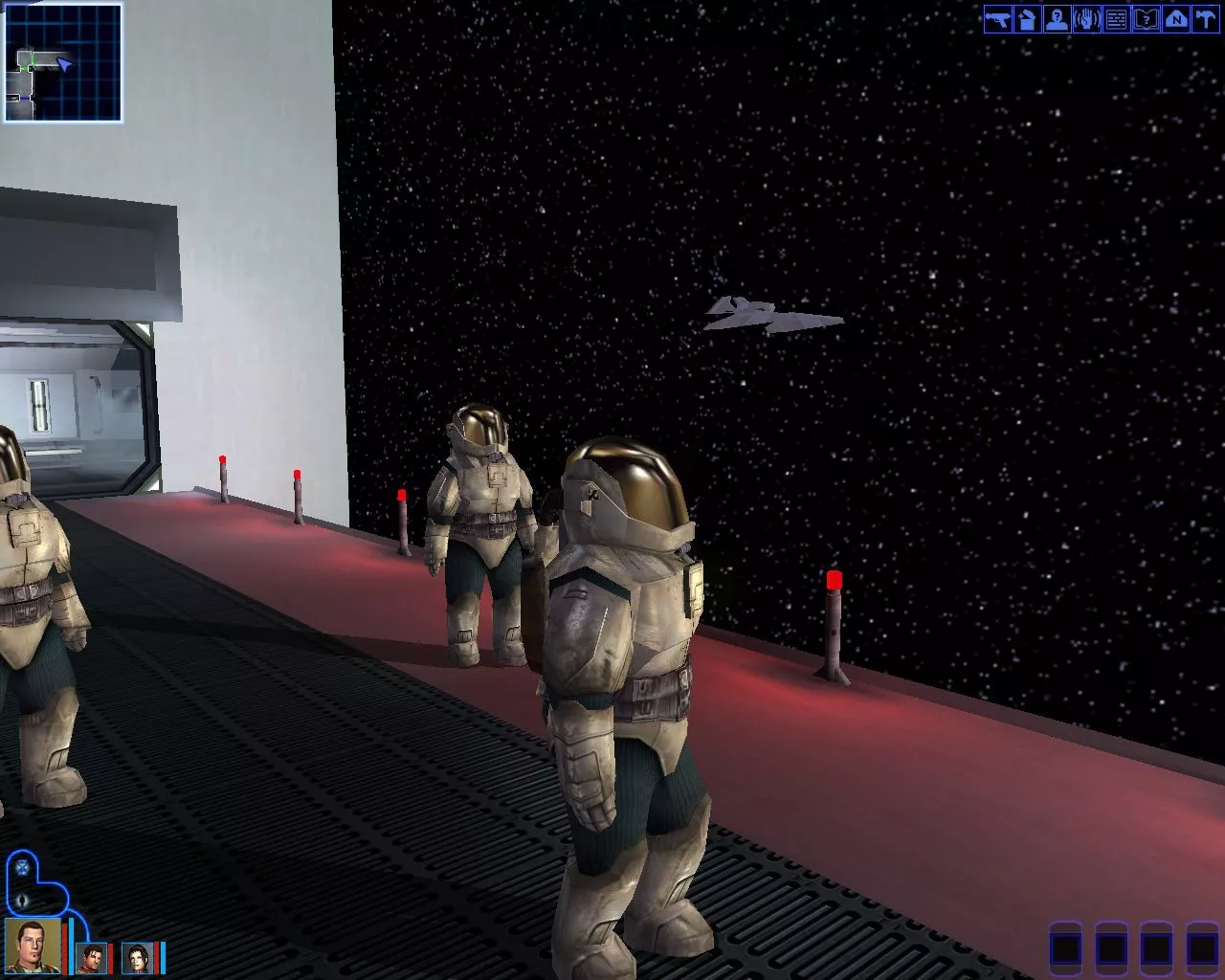
Task: Open the Abilities hand icon
Action: [1086, 19]
